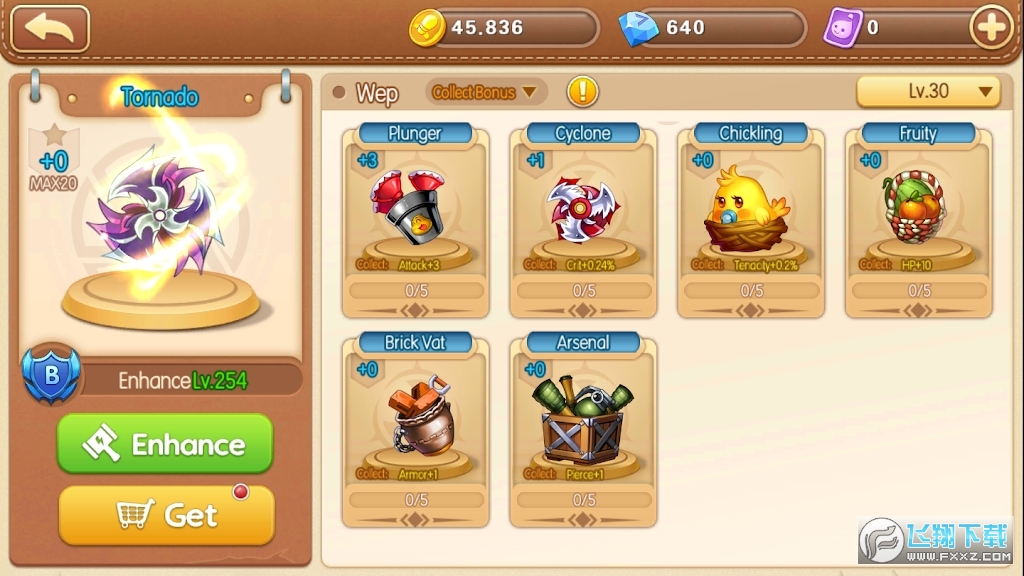Click the gold coin icon
The width and height of the screenshot is (1024, 576).
tap(427, 28)
